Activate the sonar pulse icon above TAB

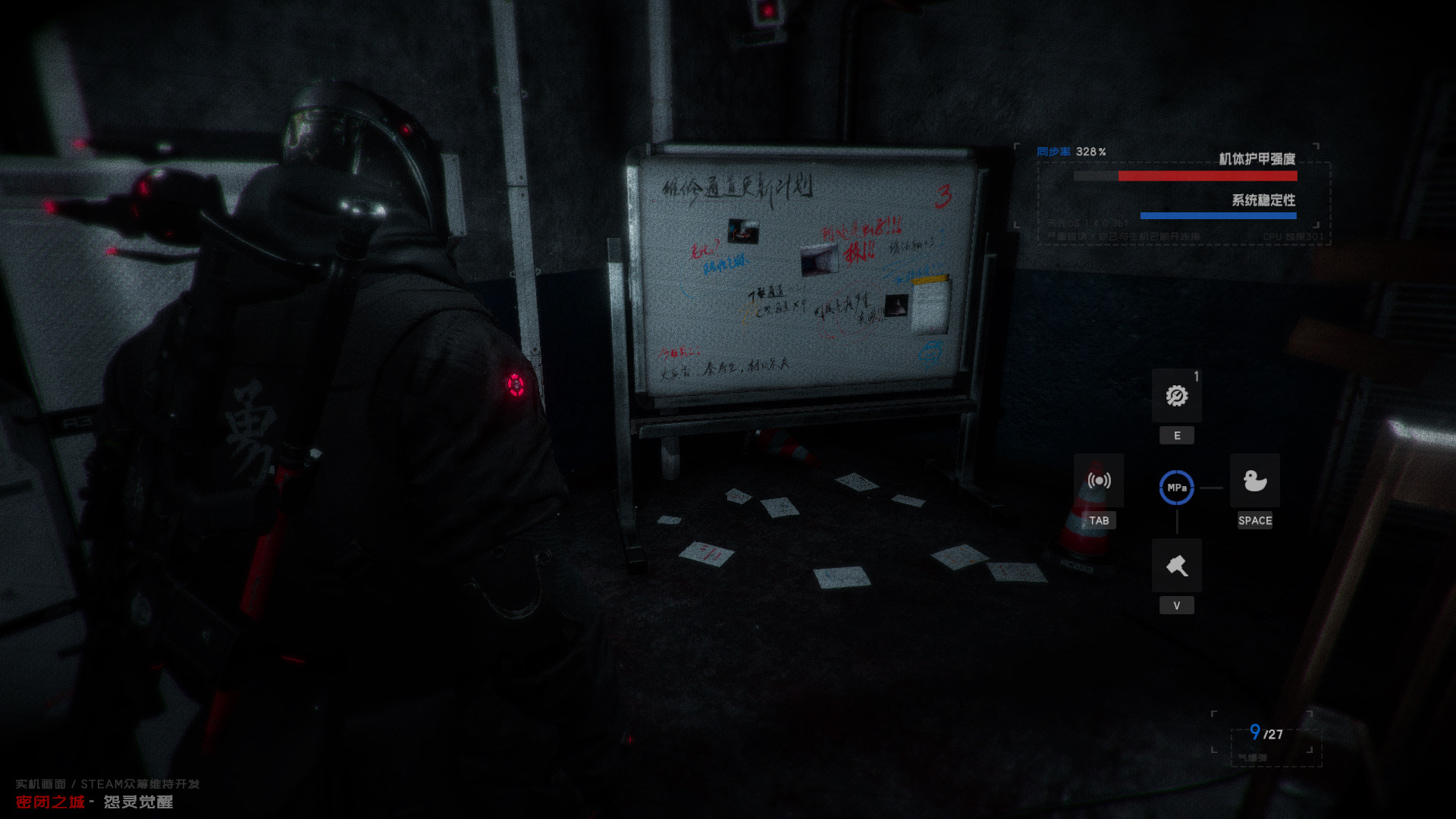coord(1100,480)
